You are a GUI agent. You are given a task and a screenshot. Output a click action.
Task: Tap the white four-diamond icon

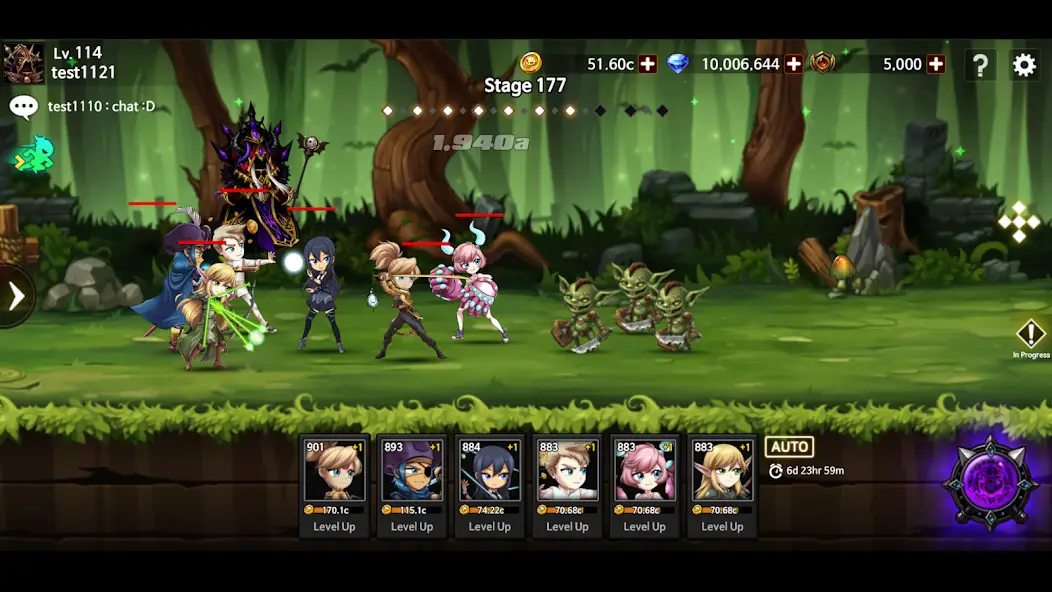coord(1019,222)
